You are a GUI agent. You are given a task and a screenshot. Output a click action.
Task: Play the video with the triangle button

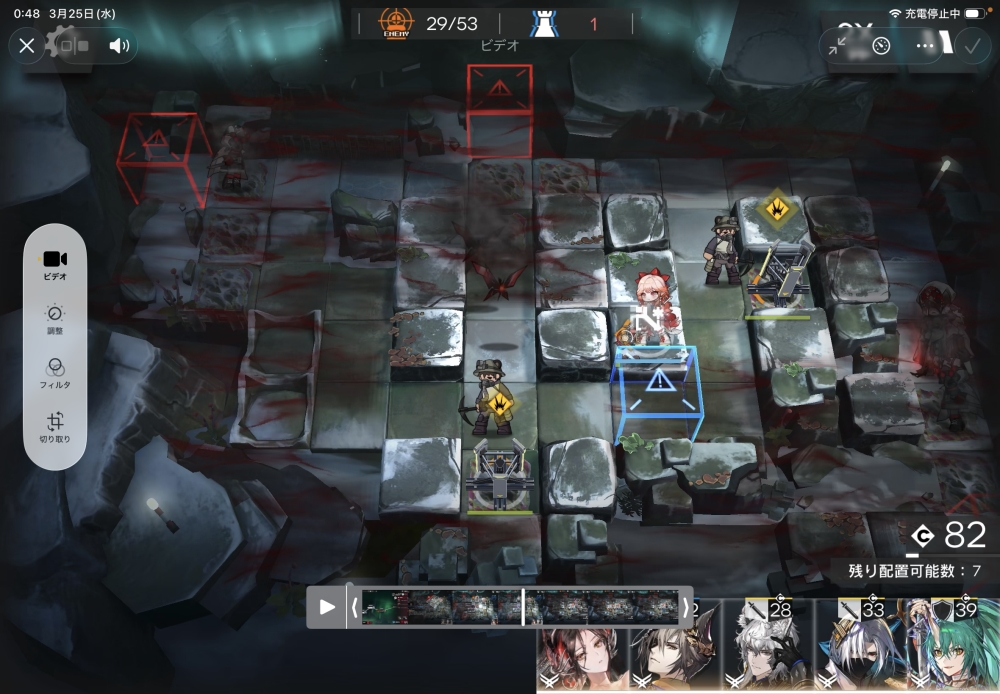(327, 607)
